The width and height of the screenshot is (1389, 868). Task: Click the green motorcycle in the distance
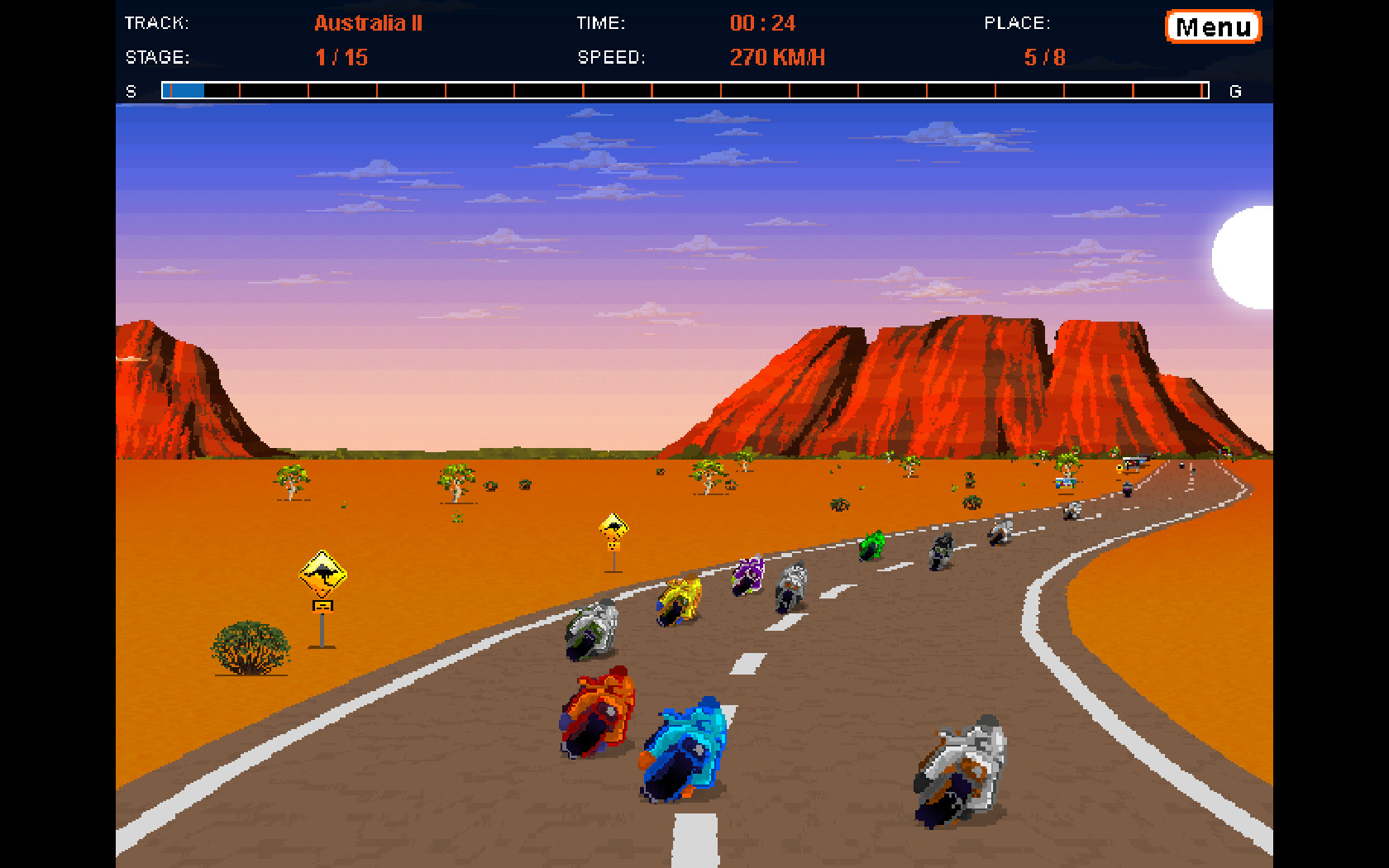(x=872, y=546)
